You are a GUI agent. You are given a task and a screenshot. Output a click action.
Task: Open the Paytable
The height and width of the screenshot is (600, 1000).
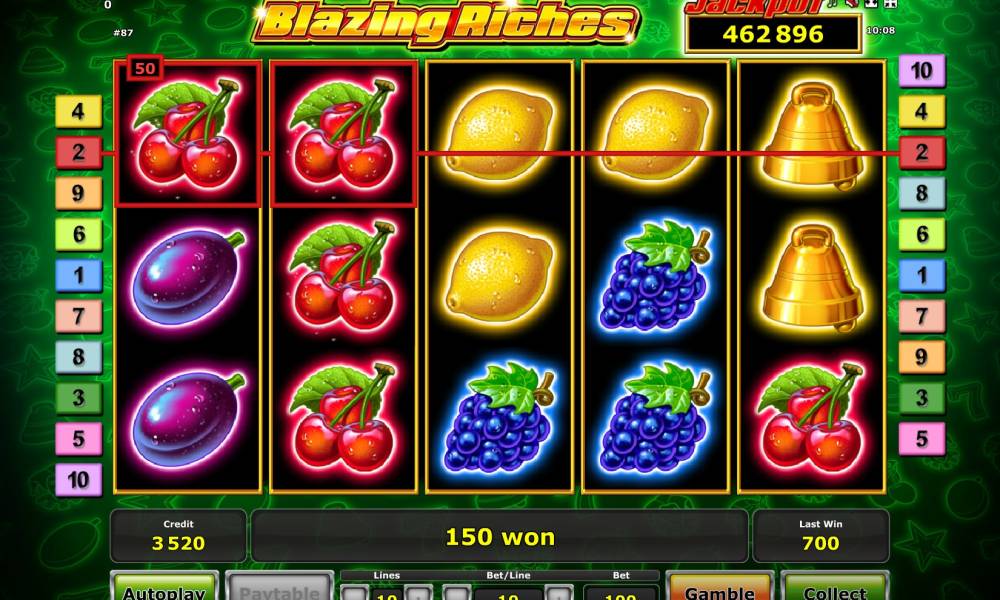(279, 589)
